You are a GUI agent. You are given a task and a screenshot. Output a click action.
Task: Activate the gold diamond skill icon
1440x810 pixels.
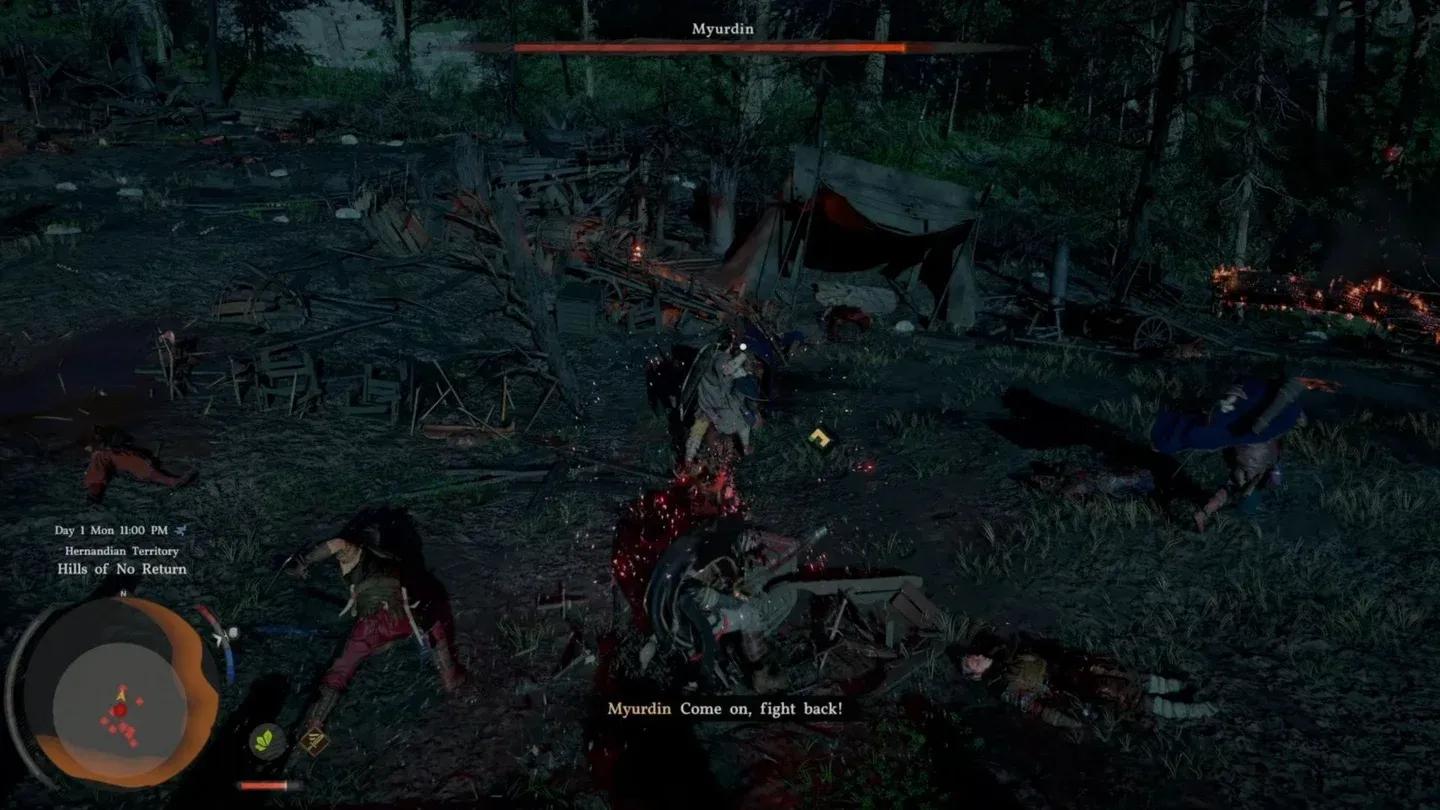(314, 742)
